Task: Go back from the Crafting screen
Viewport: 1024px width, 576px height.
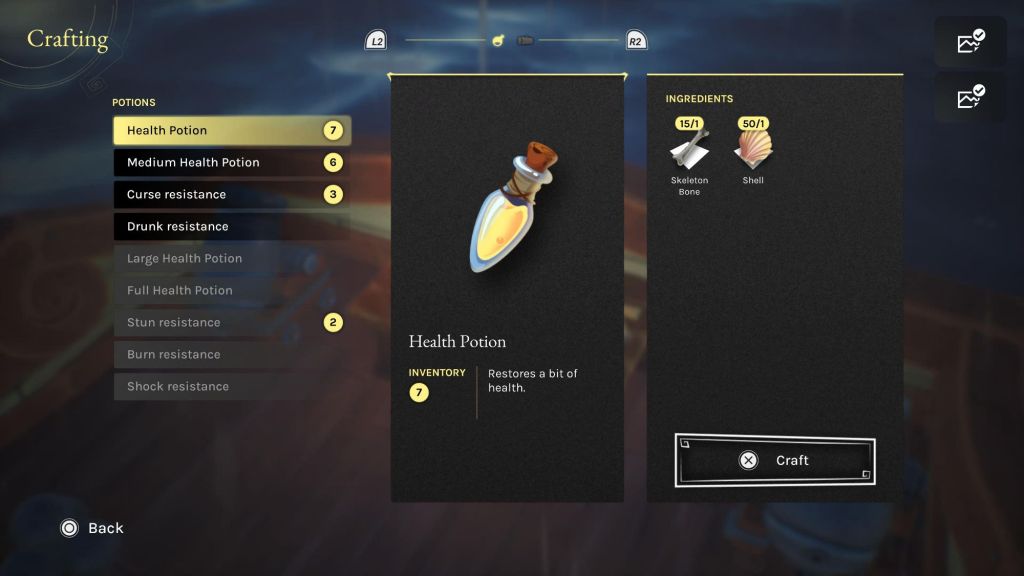Action: [92, 528]
